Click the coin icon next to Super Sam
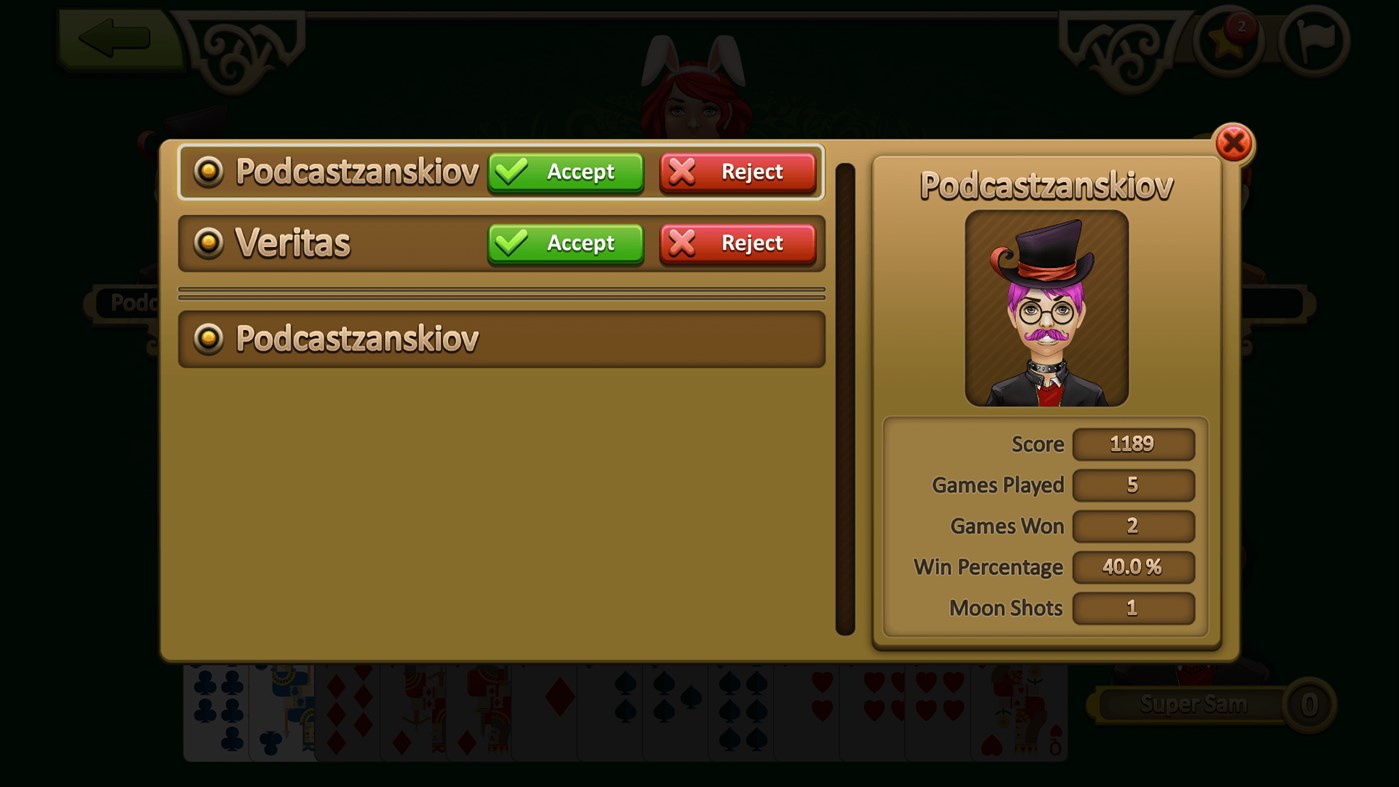This screenshot has height=787, width=1399. (1310, 704)
